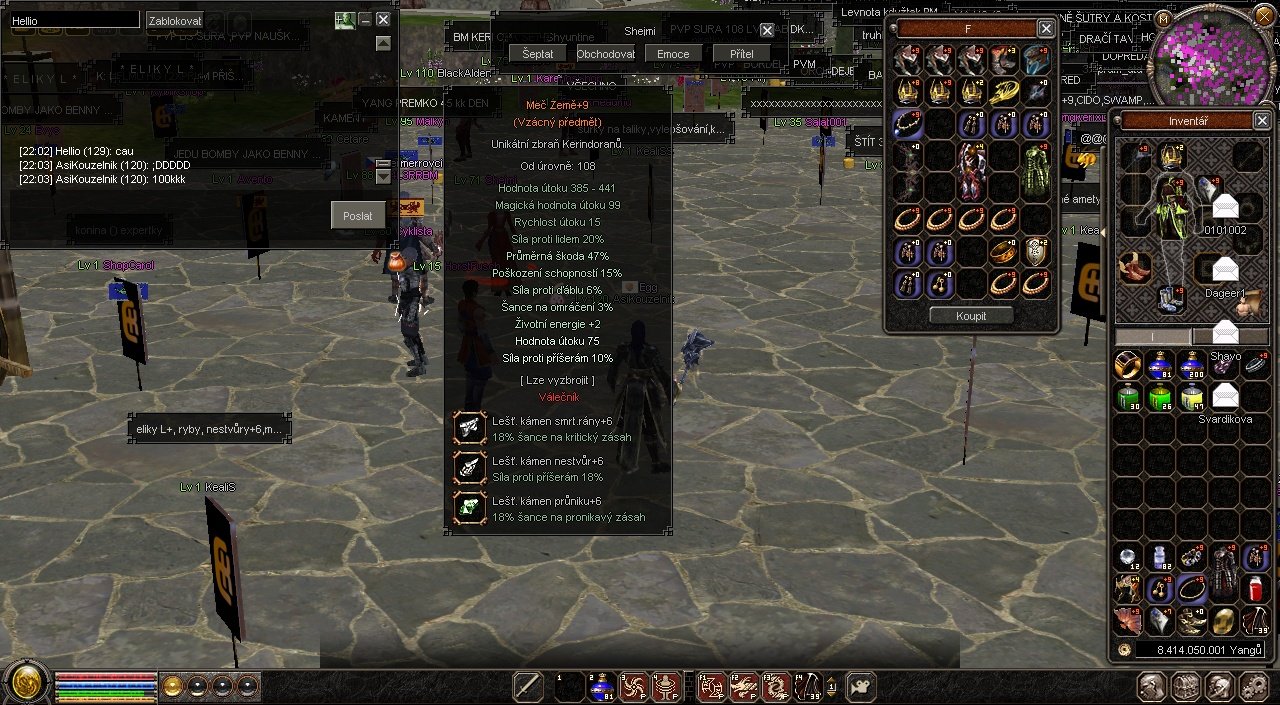Use the blue potion in the quickbar
Image resolution: width=1280 pixels, height=705 pixels.
(x=601, y=686)
